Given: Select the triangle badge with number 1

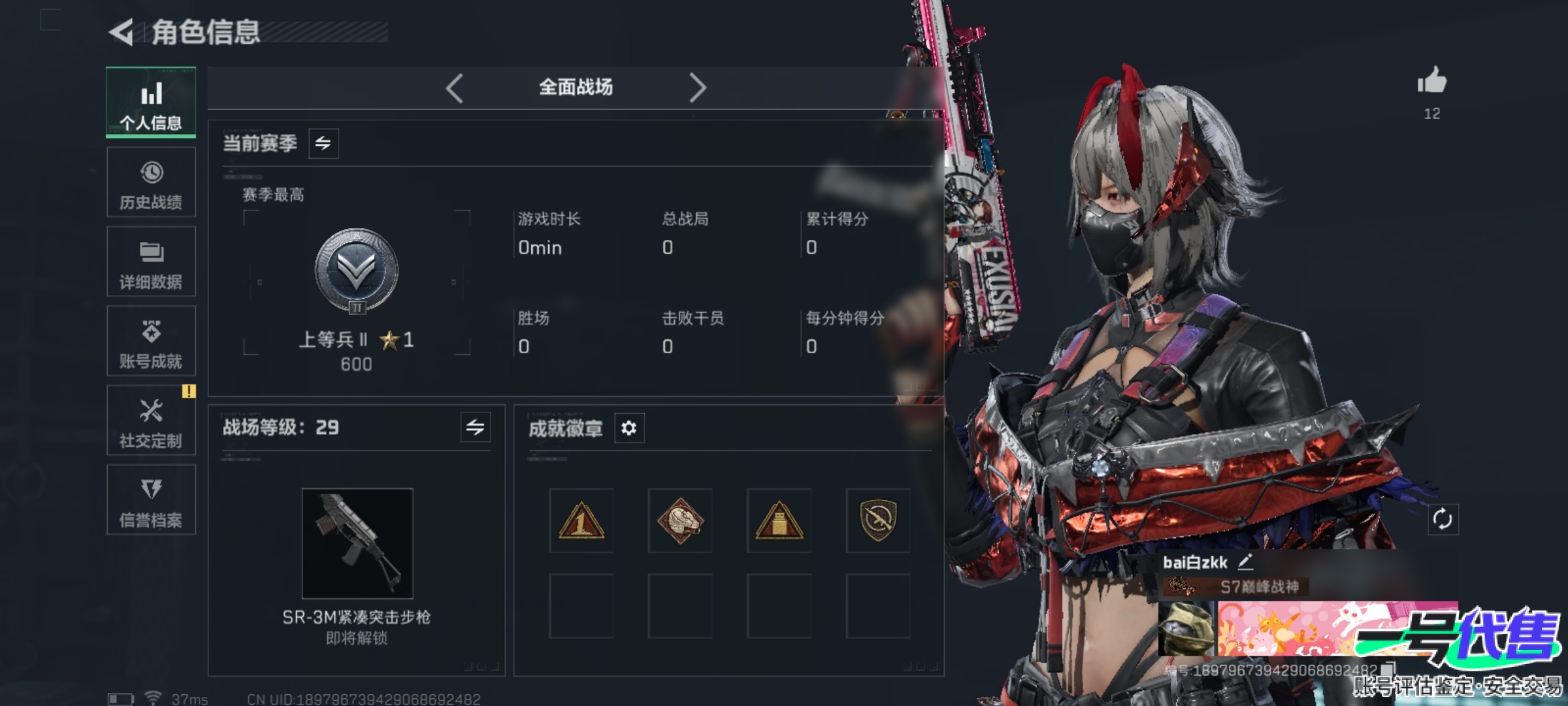Looking at the screenshot, I should (x=581, y=521).
